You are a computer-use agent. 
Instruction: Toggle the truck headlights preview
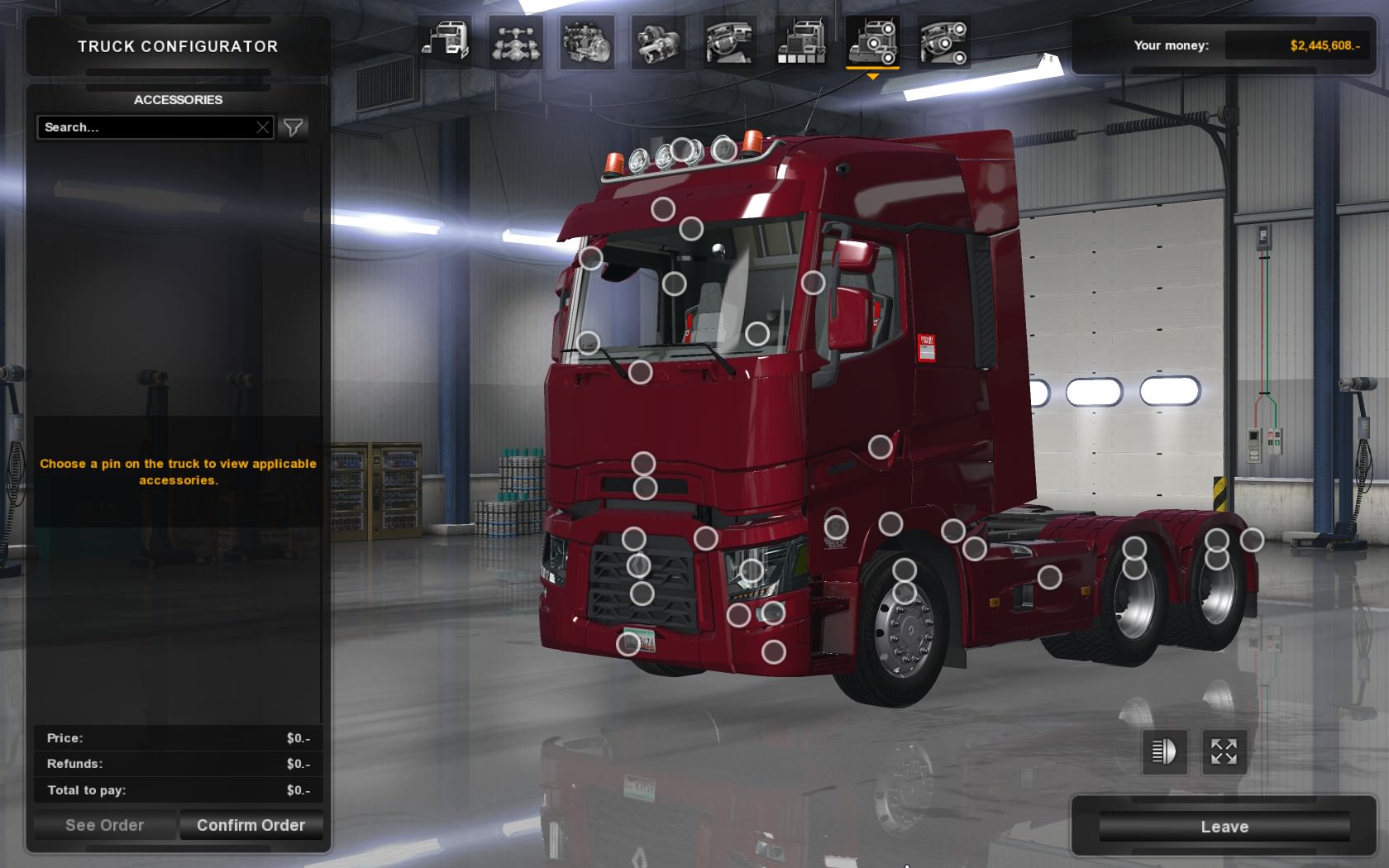(1164, 751)
